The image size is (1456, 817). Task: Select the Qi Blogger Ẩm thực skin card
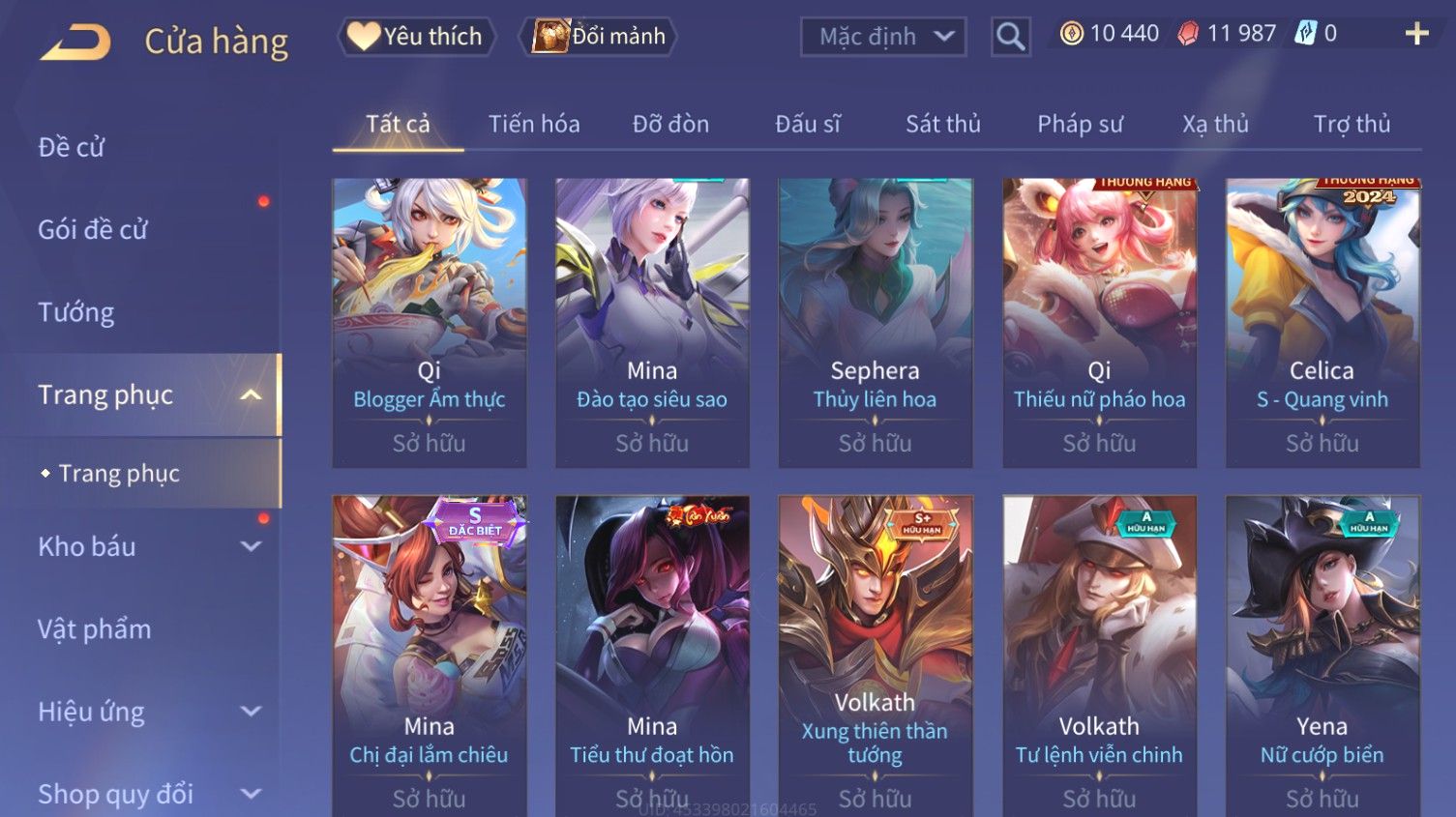pyautogui.click(x=430, y=322)
